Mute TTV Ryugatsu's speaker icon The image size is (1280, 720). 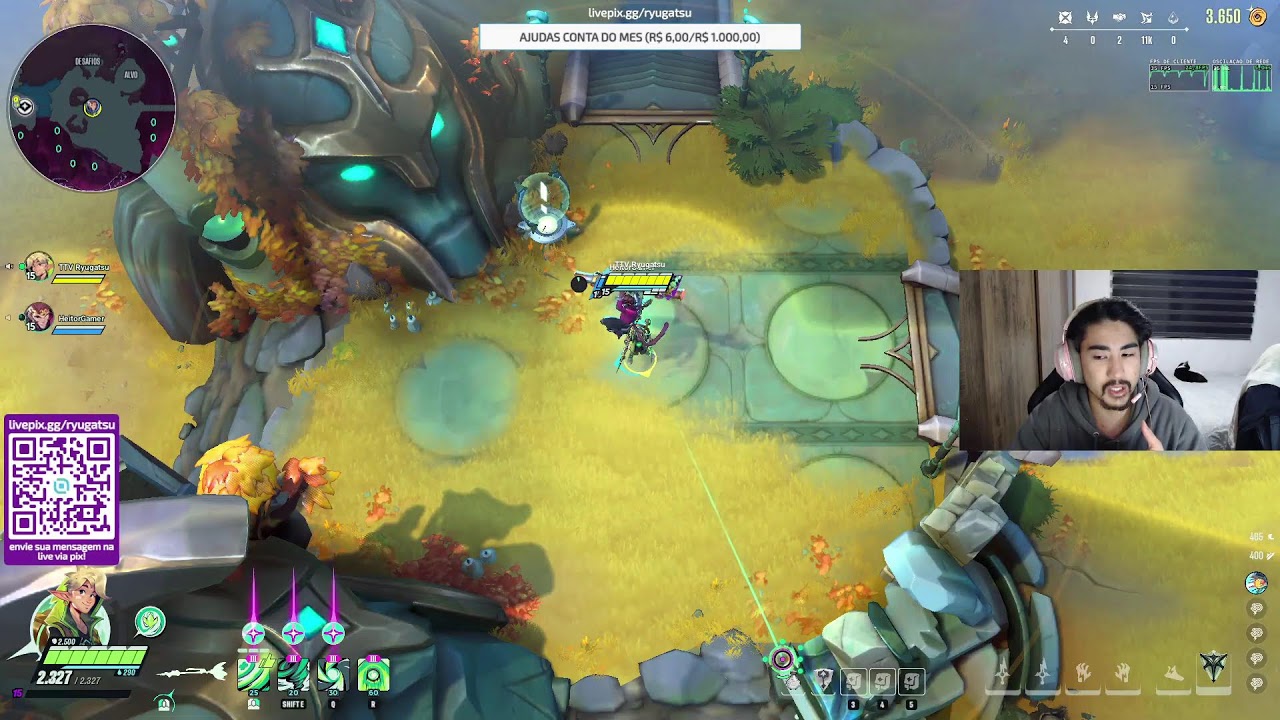(x=10, y=267)
